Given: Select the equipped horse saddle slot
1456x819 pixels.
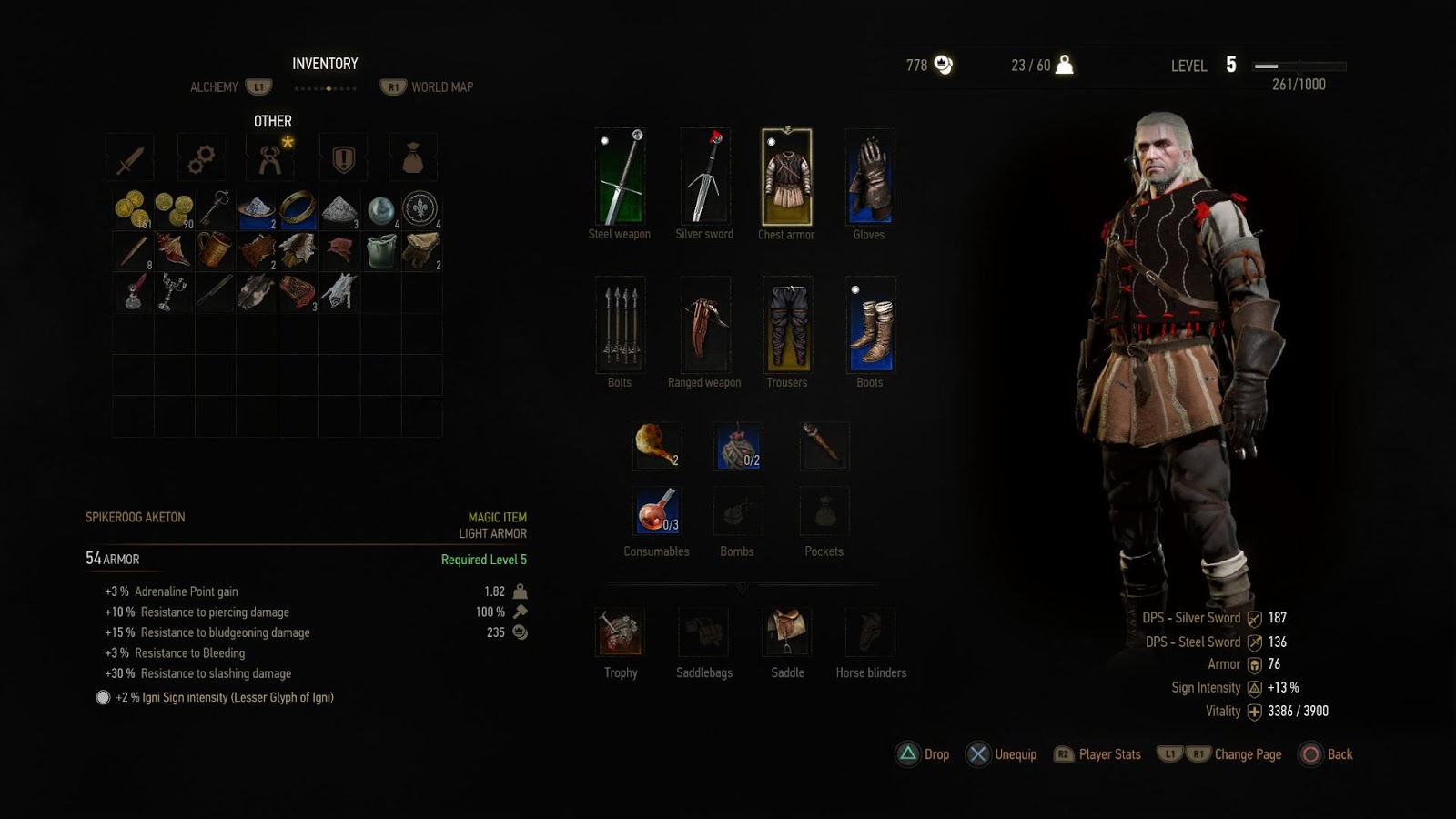Looking at the screenshot, I should tap(787, 632).
